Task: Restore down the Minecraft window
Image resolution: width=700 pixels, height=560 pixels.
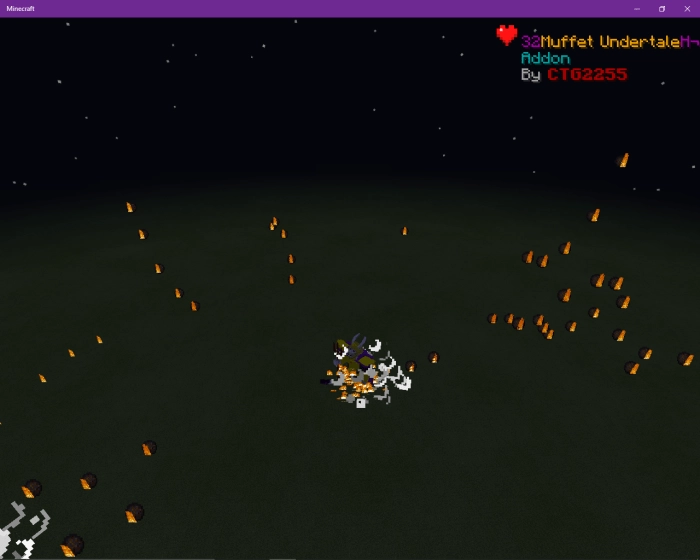Action: coord(661,8)
